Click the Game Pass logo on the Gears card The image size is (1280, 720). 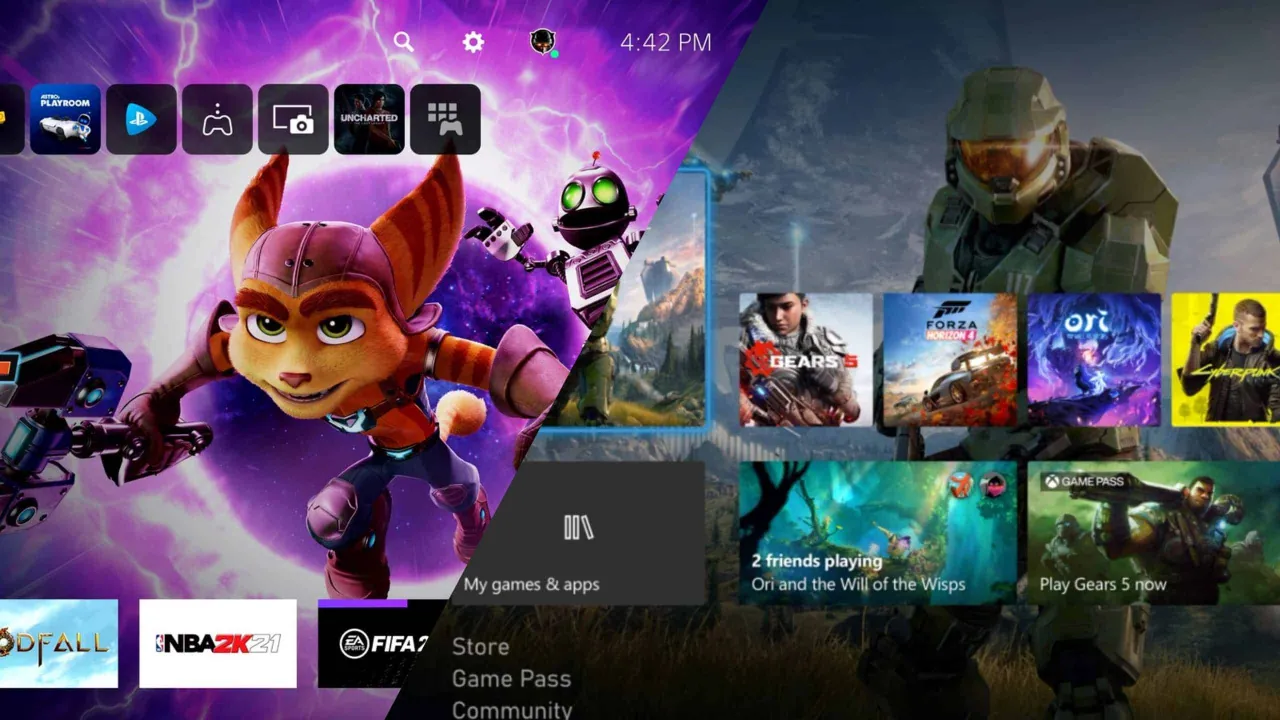click(1082, 481)
